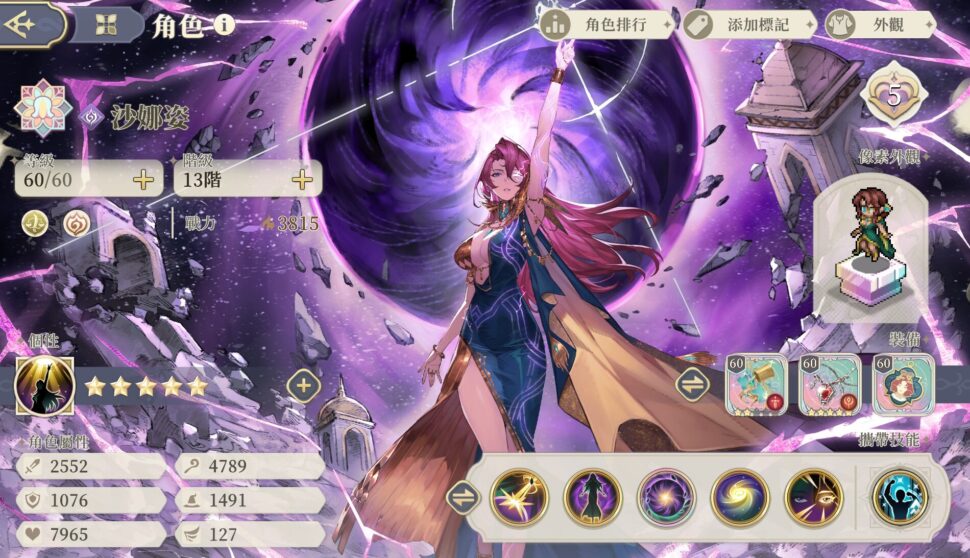Click the 添加標記 add tag button
970x558 pixels.
749,25
